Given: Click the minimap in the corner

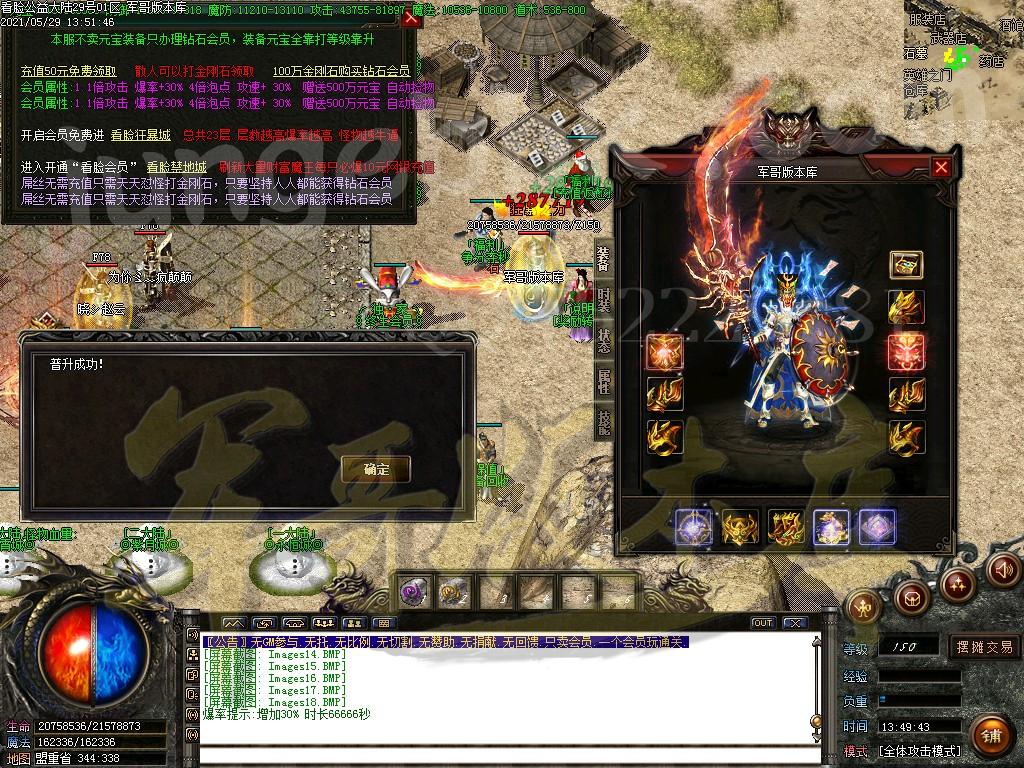Looking at the screenshot, I should coord(965,55).
